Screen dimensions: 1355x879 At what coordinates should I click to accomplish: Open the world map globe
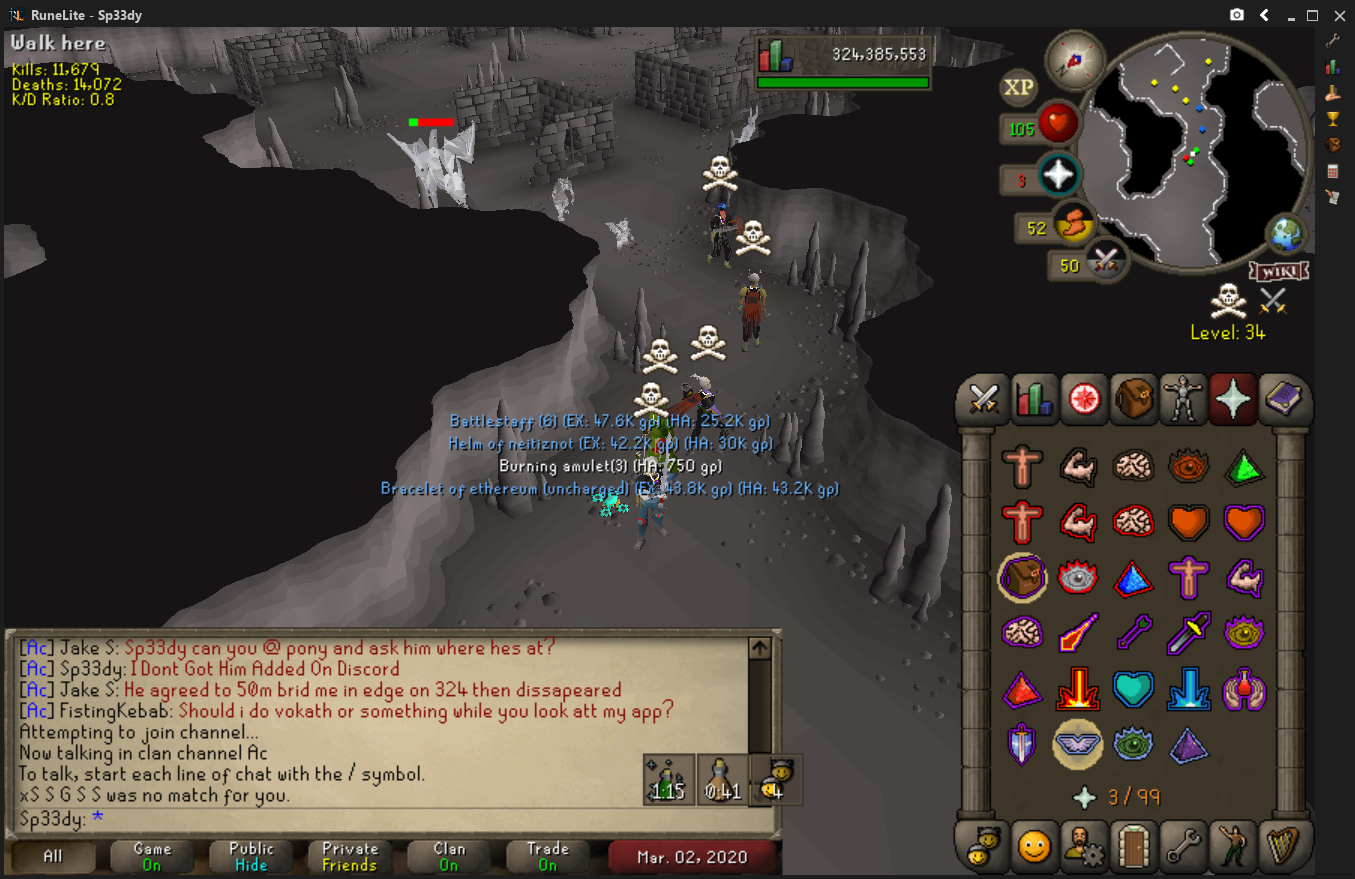tap(1286, 234)
